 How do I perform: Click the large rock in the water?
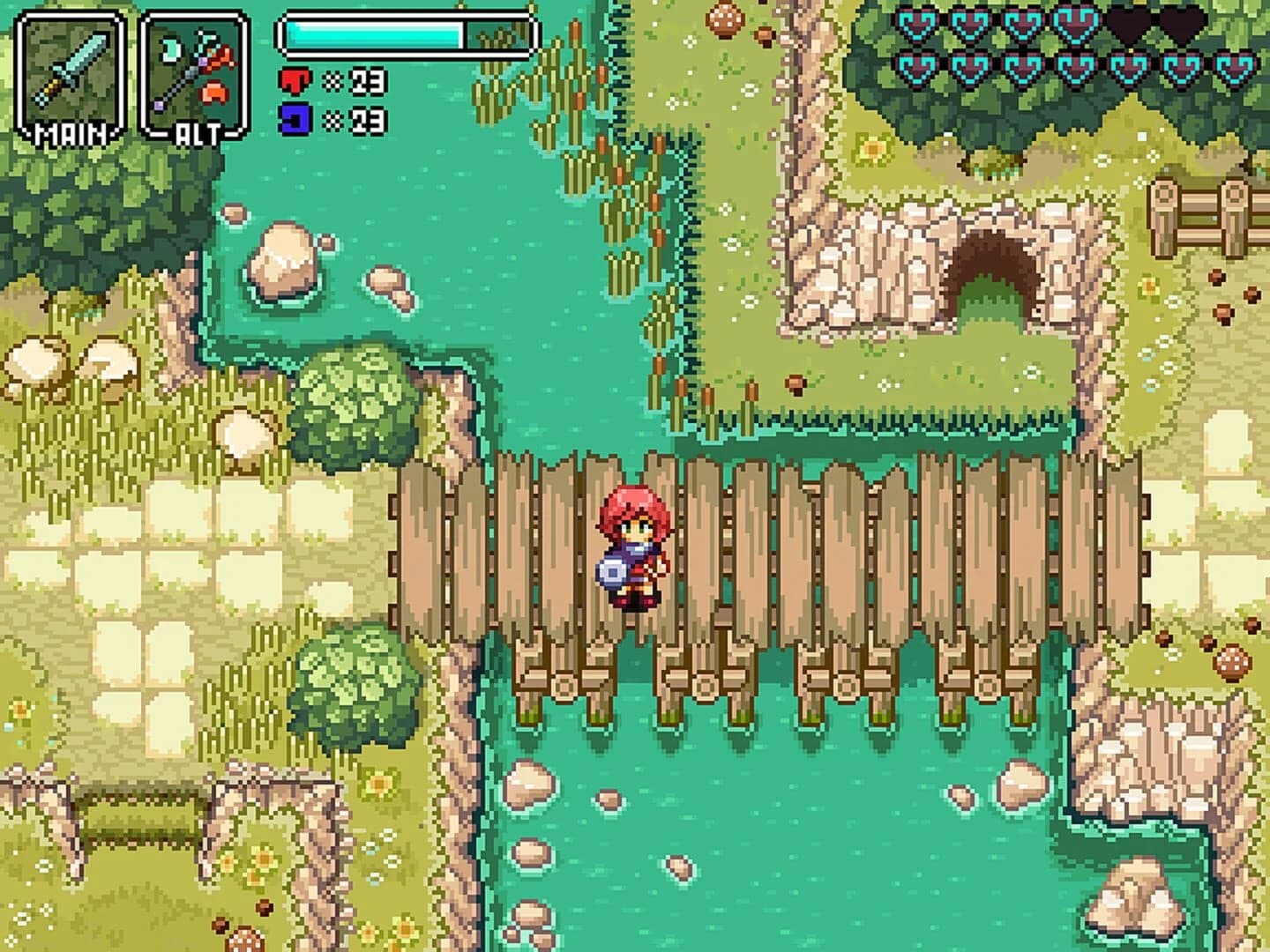tap(282, 260)
